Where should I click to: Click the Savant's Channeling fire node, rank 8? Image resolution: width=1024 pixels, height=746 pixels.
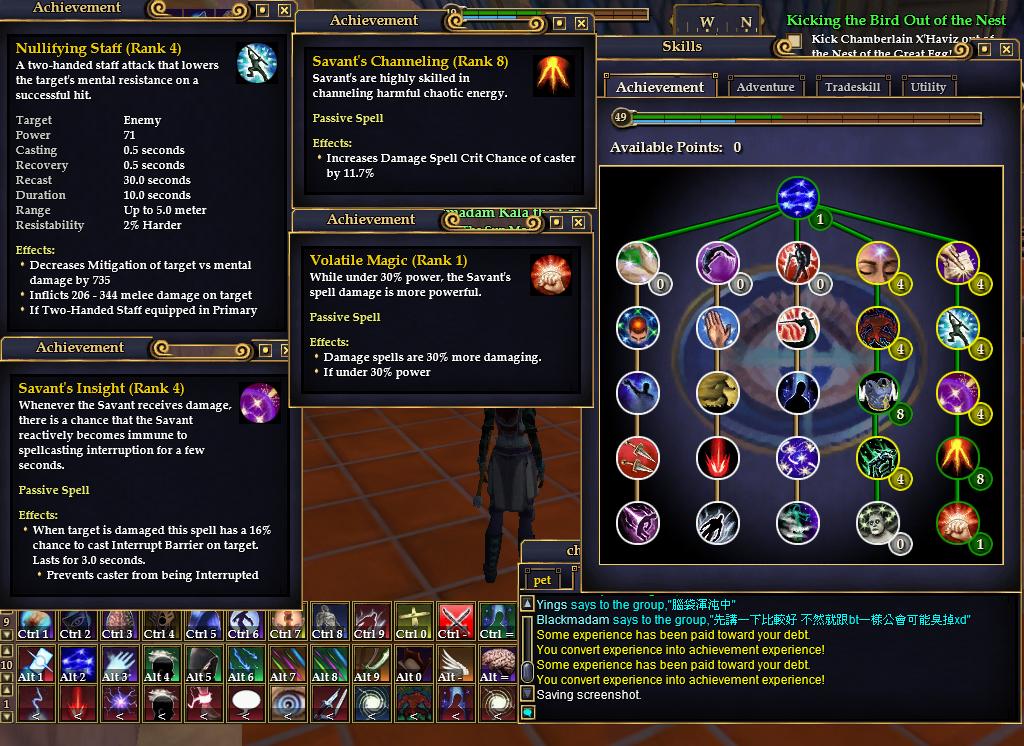coord(957,458)
